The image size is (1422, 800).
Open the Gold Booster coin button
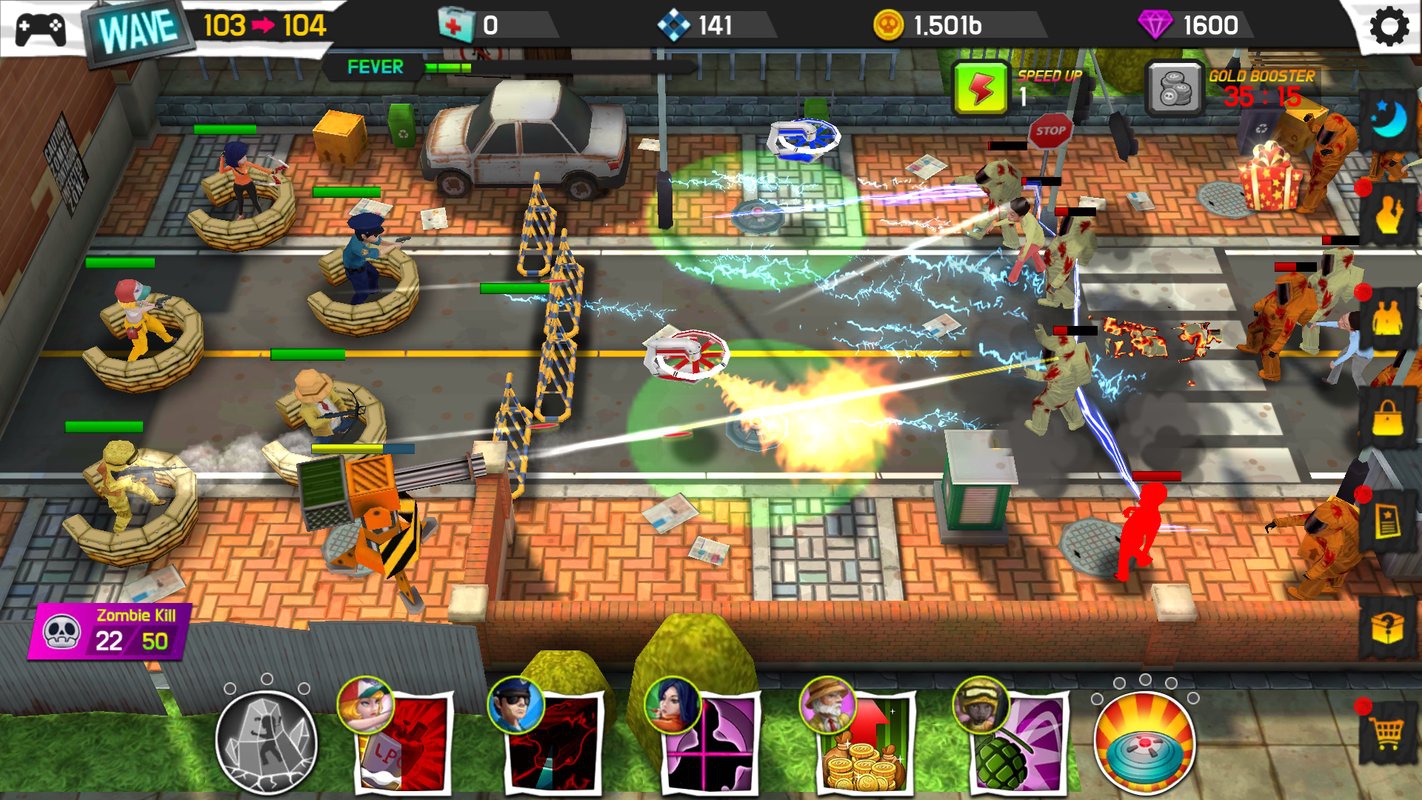point(1172,88)
